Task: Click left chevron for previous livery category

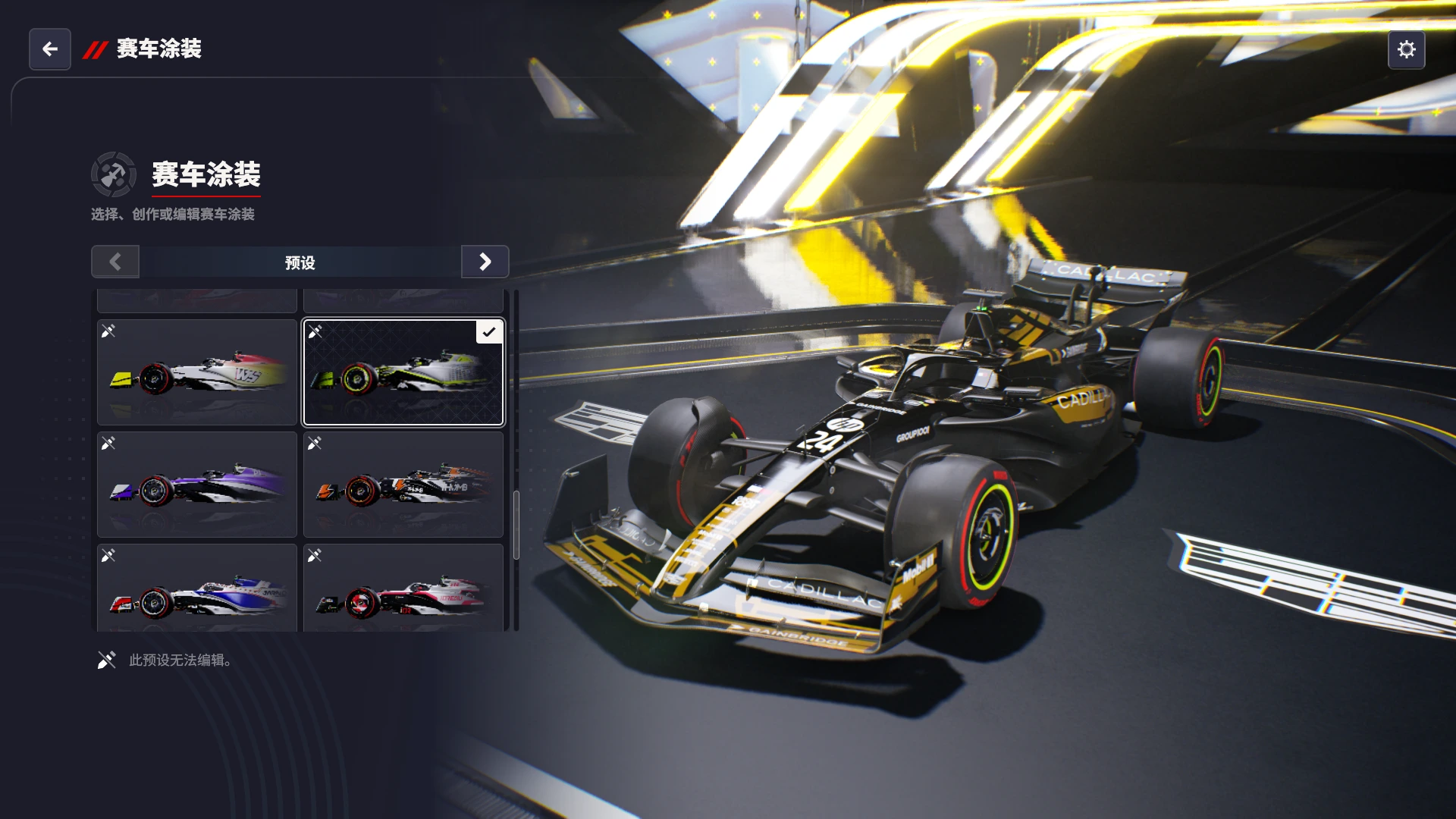Action: 115,262
